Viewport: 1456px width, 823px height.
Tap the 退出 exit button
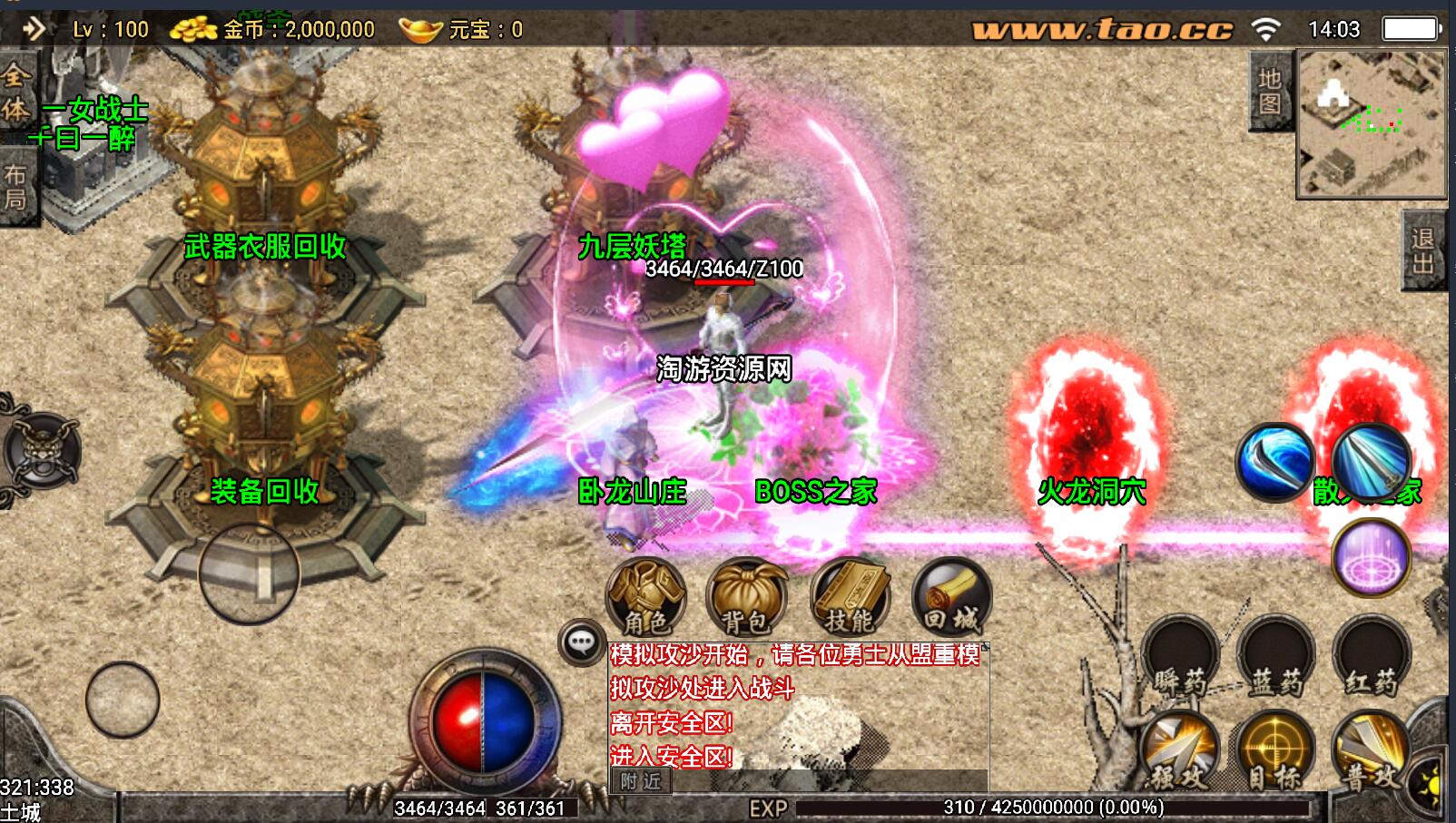[x=1422, y=250]
